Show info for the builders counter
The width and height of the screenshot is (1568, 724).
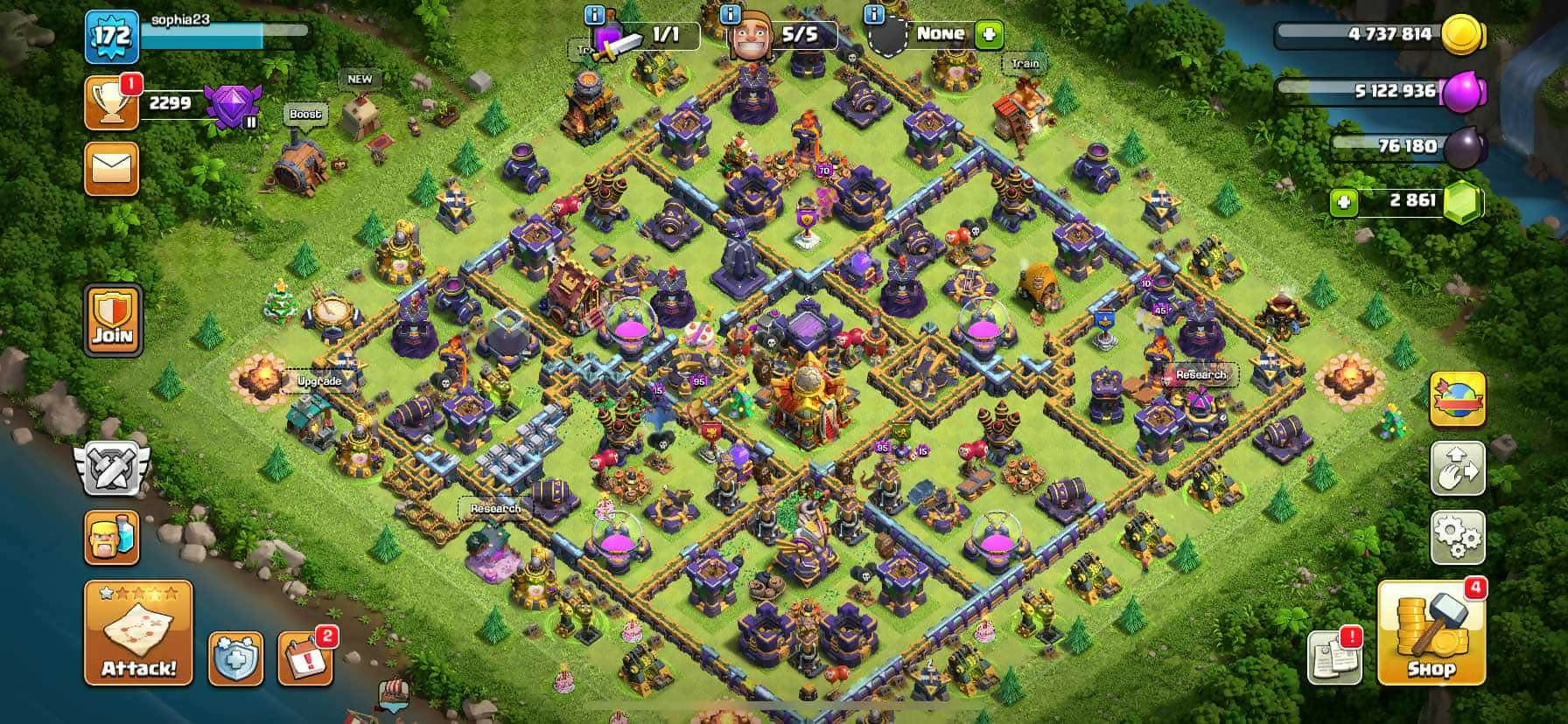click(x=731, y=15)
